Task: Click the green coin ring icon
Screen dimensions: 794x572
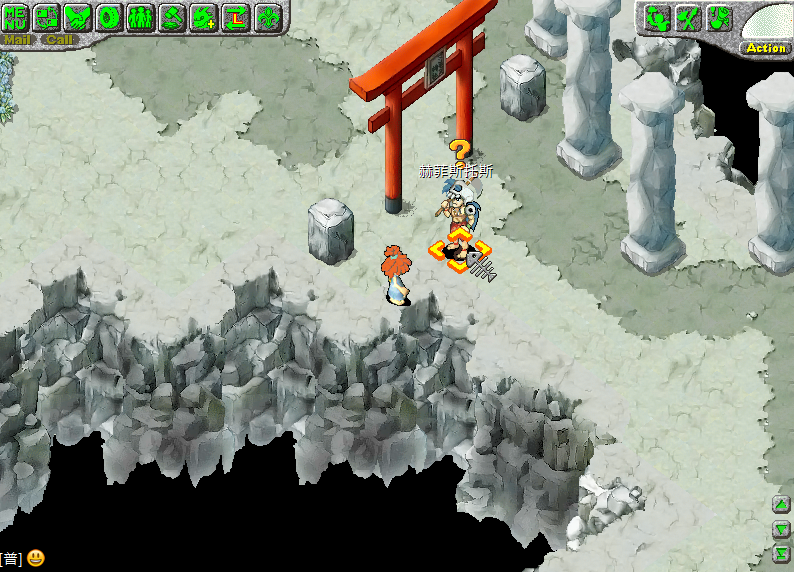Action: [110, 17]
